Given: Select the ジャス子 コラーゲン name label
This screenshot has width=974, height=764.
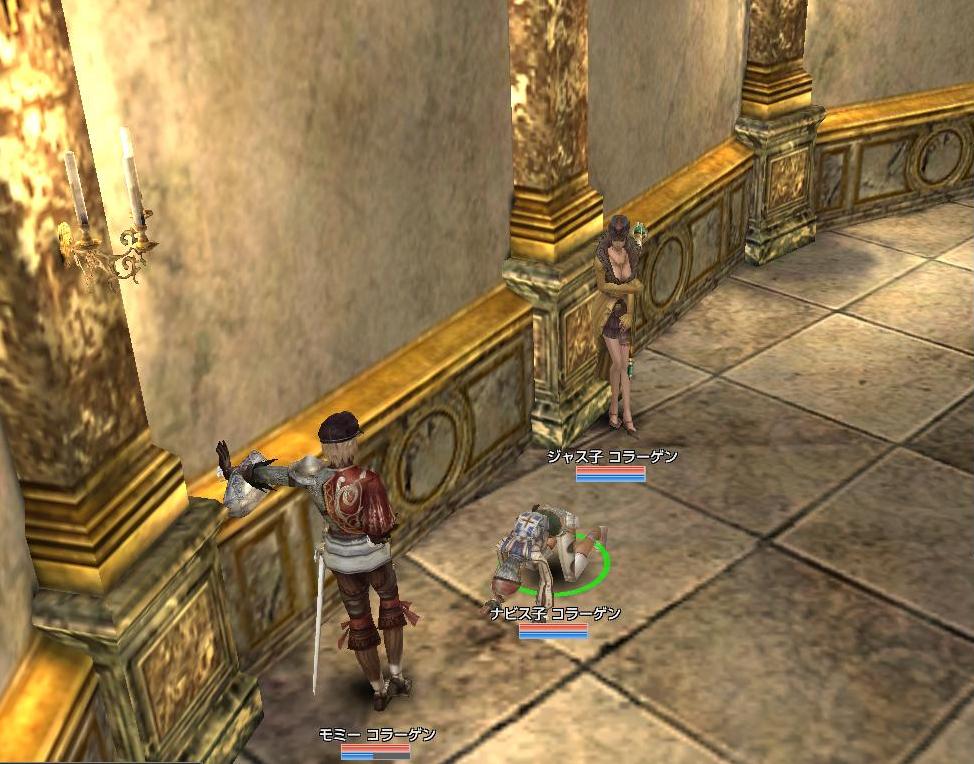Looking at the screenshot, I should coord(611,457).
